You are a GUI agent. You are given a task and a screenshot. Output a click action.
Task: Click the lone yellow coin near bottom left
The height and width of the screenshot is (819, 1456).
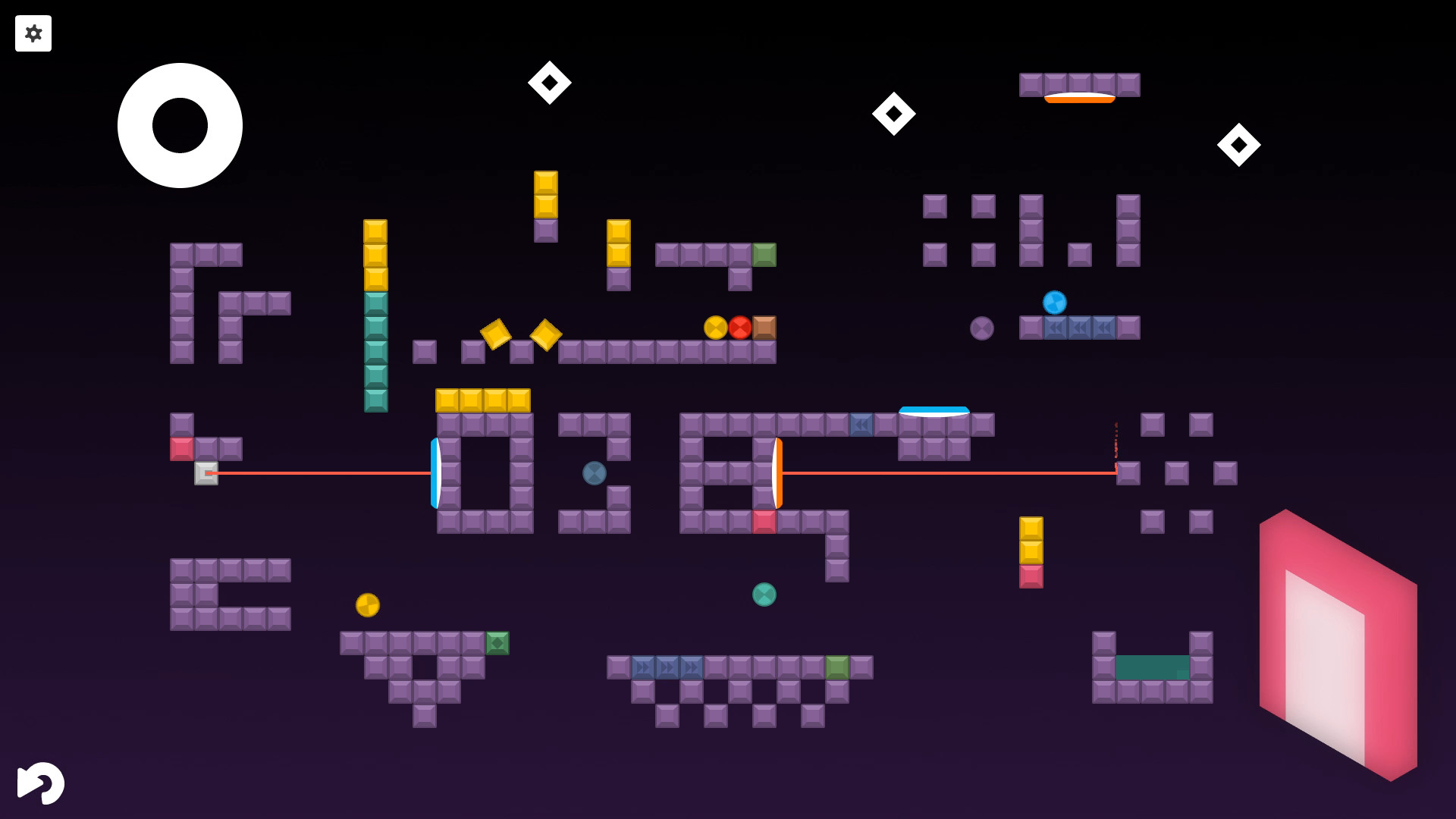tap(368, 605)
